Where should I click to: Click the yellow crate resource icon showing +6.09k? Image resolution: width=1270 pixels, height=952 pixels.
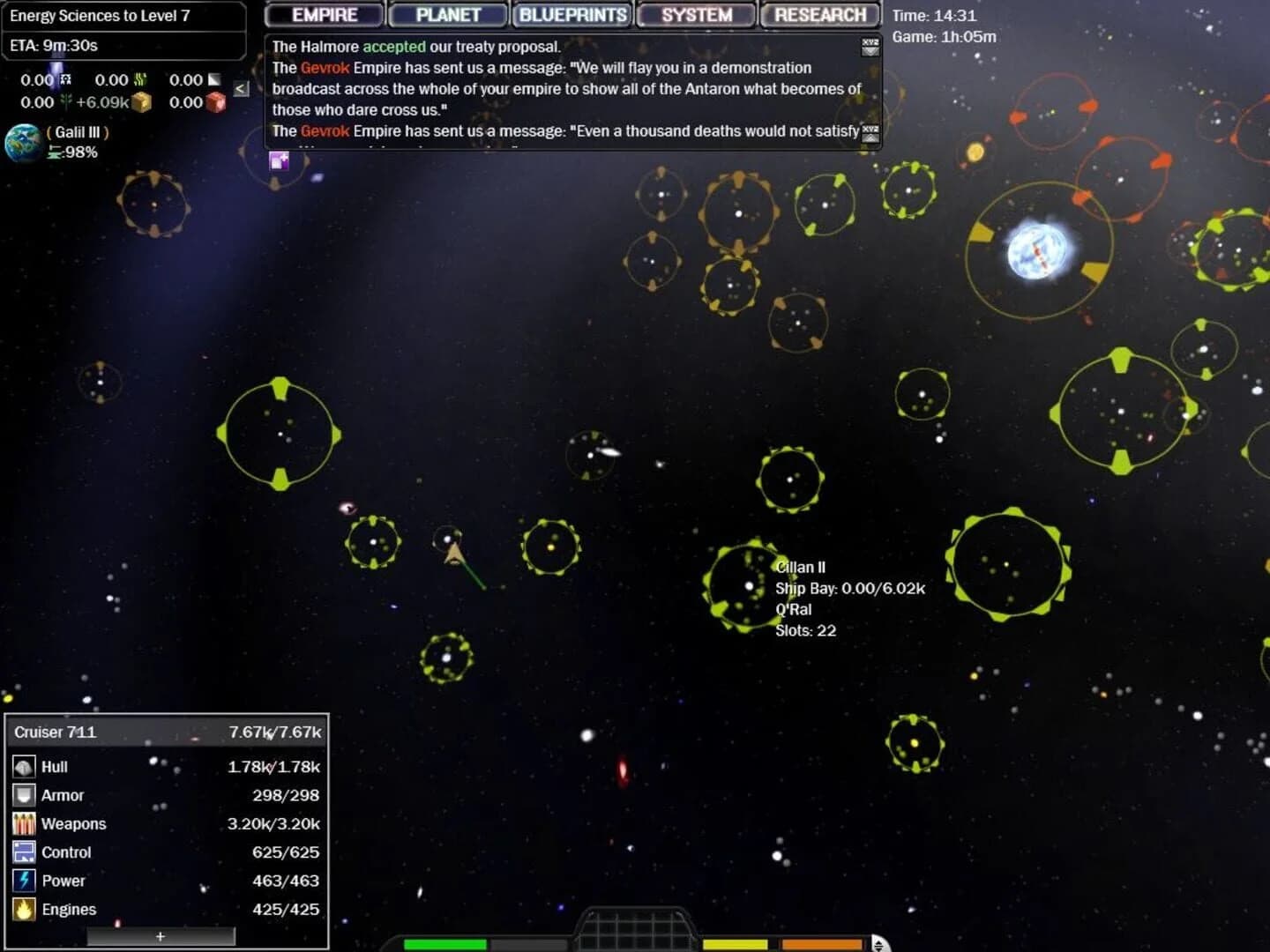[141, 102]
